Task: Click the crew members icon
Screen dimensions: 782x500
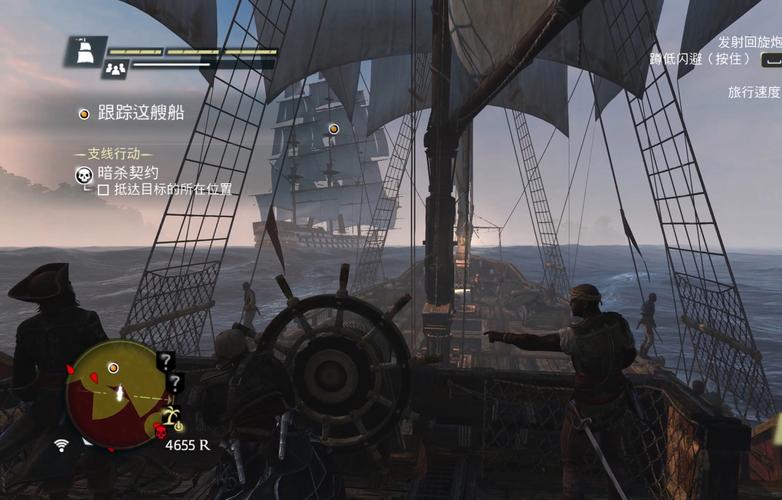Action: [x=116, y=68]
